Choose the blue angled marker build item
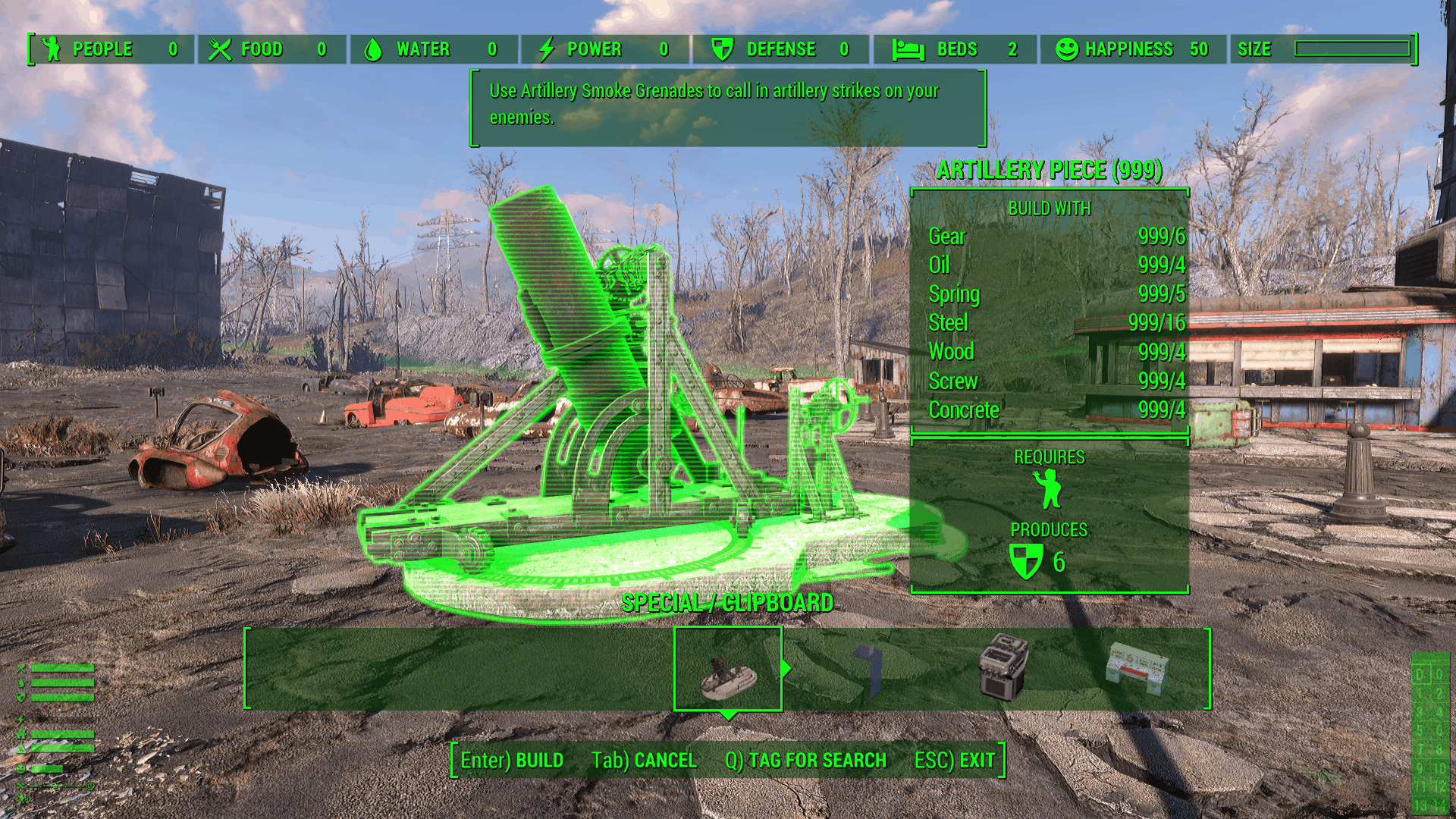 pyautogui.click(x=869, y=670)
